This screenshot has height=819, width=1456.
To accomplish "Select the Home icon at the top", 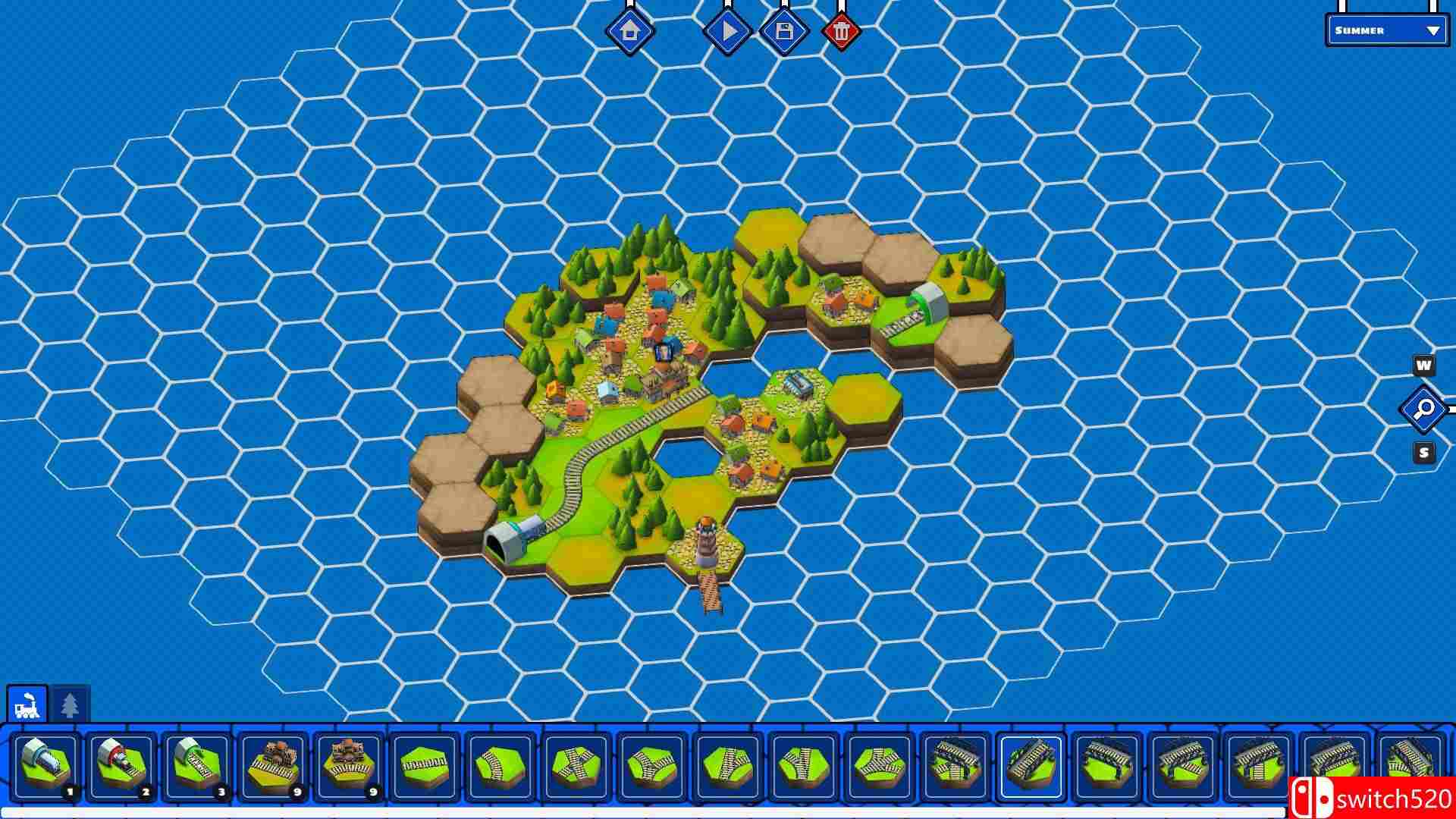I will click(631, 30).
